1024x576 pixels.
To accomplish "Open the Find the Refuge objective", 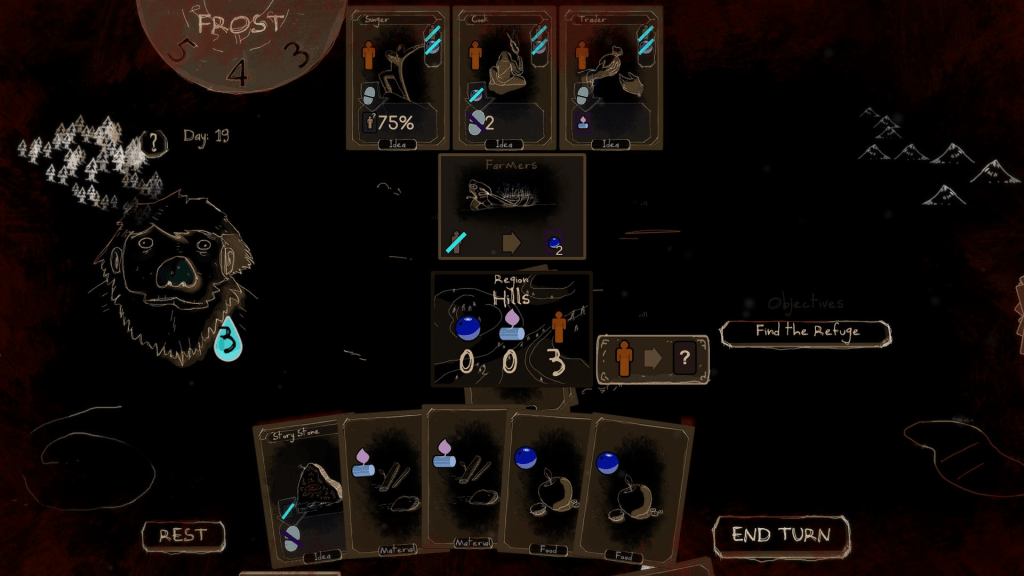I will [x=806, y=332].
